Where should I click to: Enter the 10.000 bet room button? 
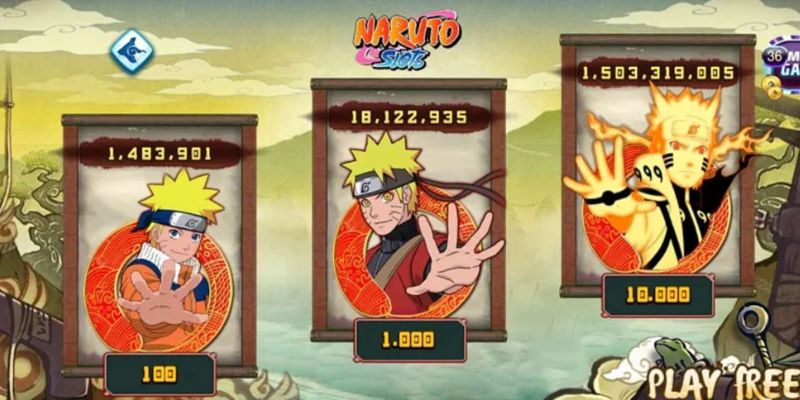point(657,295)
